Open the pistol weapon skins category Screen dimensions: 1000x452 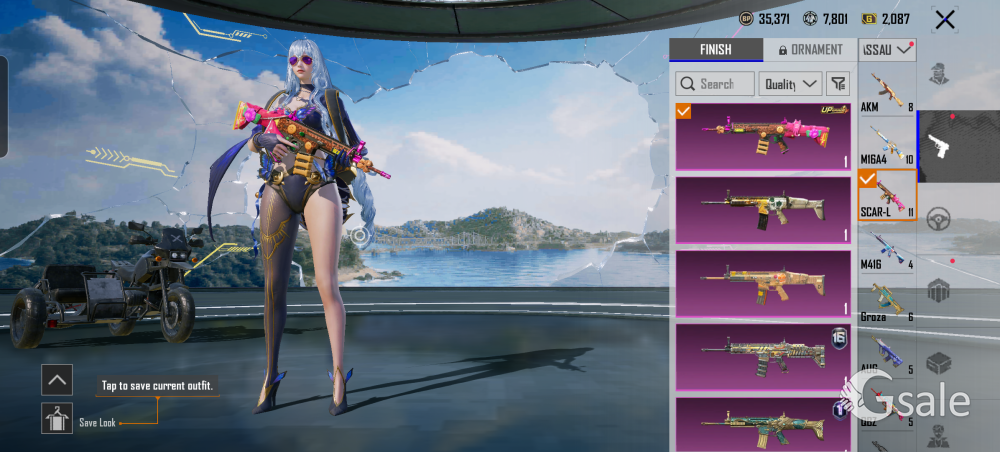[938, 146]
